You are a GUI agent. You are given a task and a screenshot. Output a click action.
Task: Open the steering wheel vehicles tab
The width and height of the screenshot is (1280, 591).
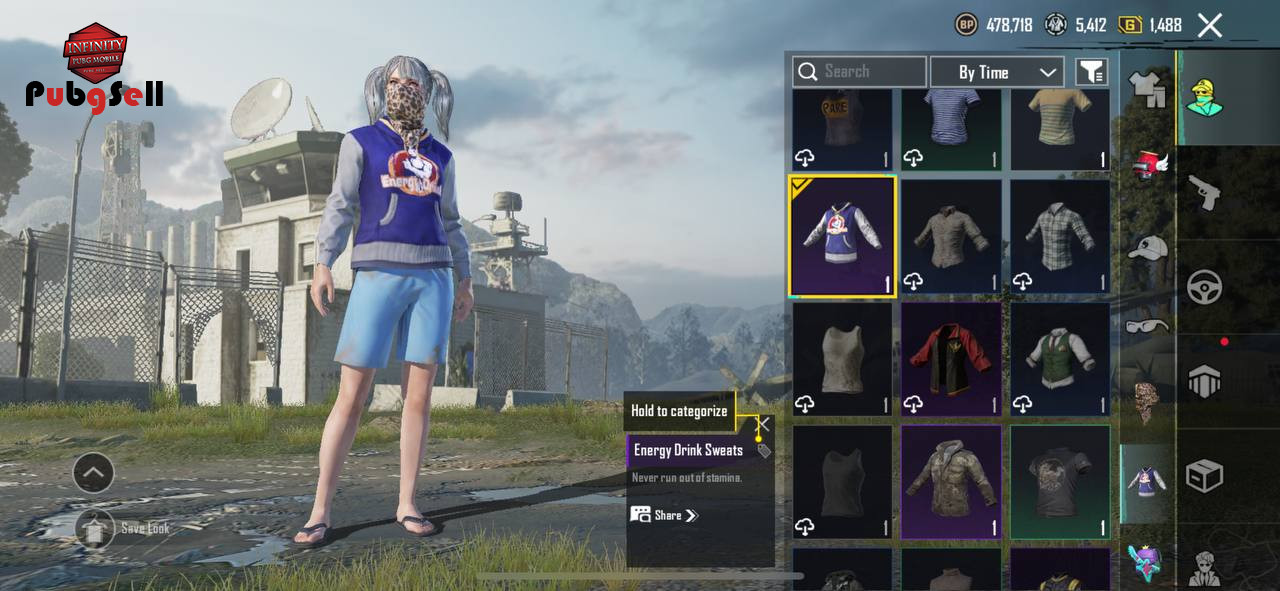pos(1204,287)
